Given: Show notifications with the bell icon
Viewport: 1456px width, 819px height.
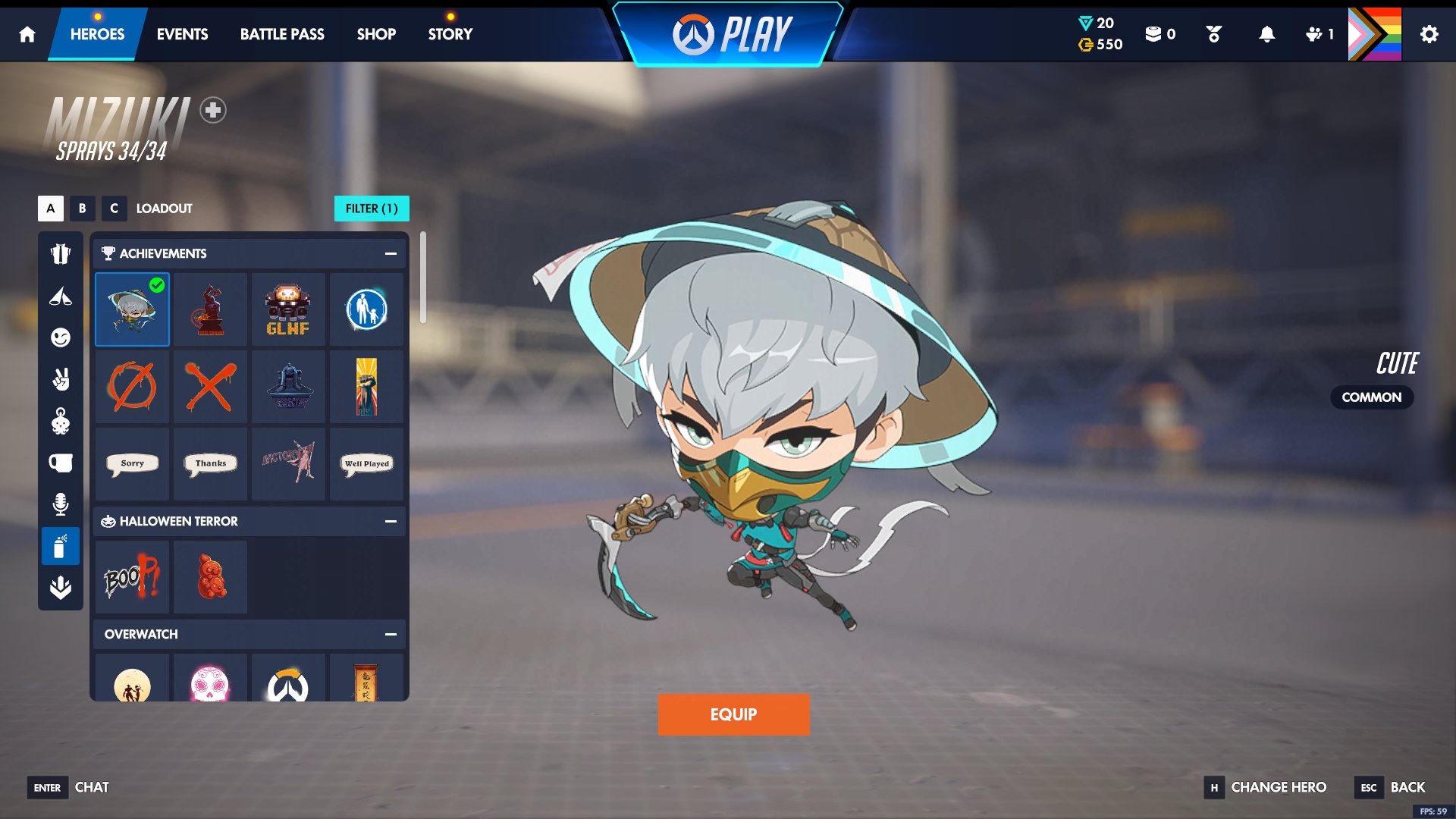Looking at the screenshot, I should click(1266, 34).
